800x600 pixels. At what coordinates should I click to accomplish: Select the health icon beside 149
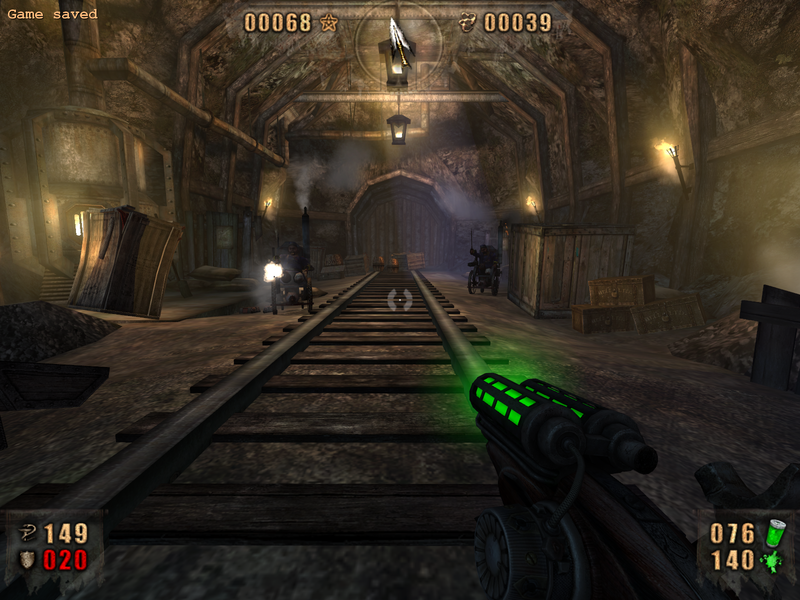[27, 533]
